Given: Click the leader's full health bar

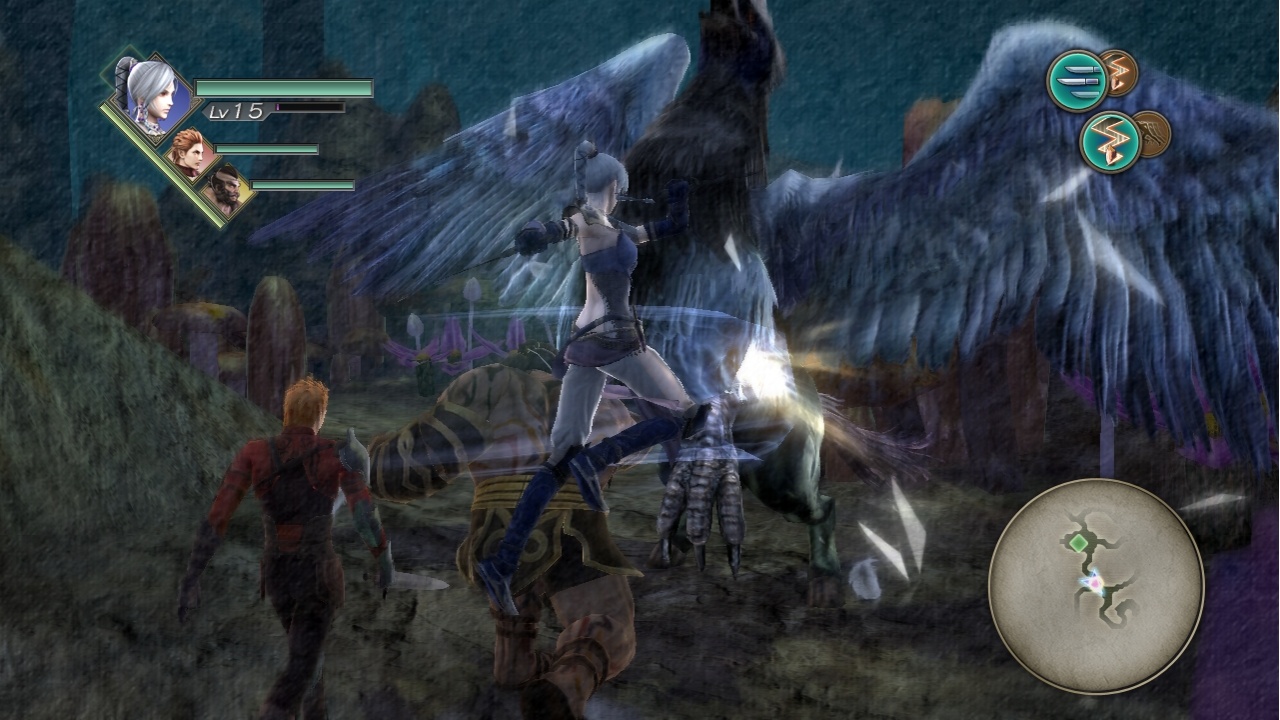Looking at the screenshot, I should [285, 88].
